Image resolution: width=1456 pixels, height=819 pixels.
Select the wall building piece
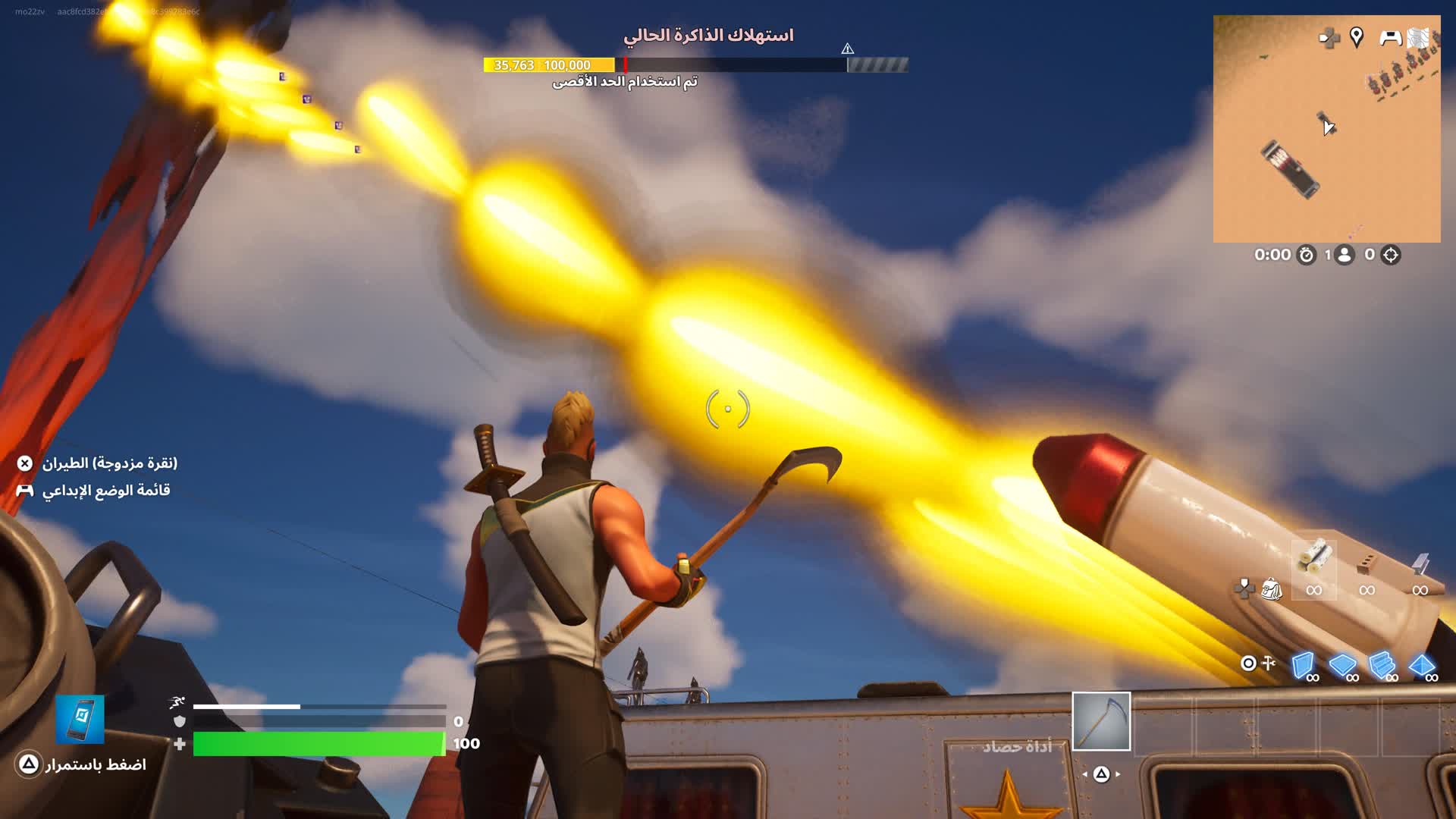(1304, 666)
